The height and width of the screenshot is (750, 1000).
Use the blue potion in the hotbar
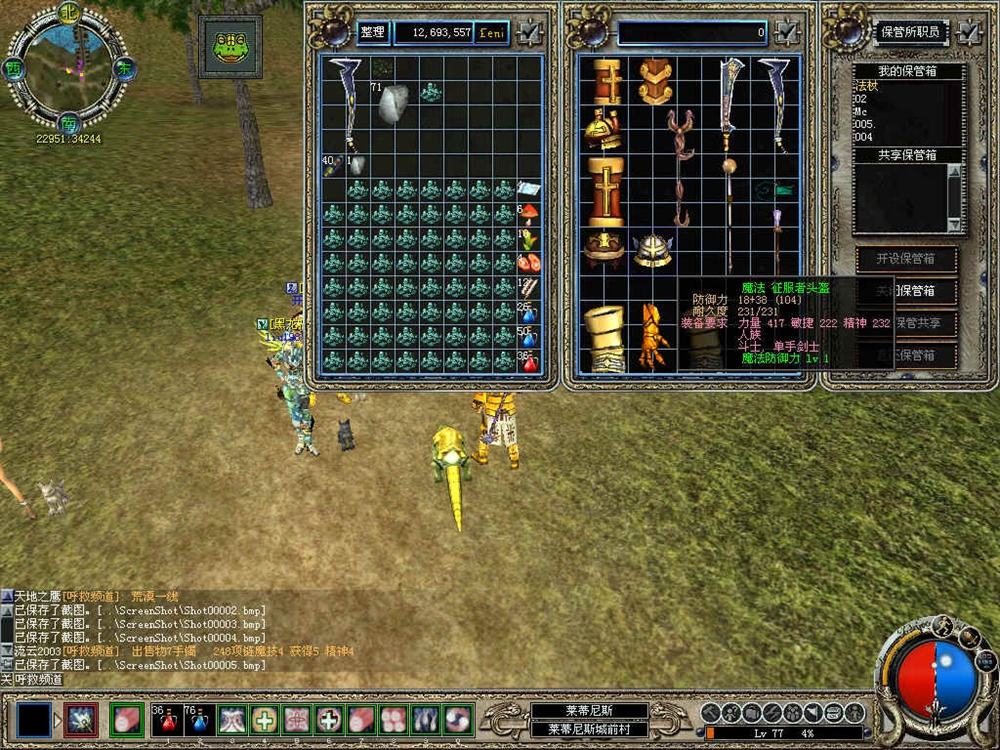pos(198,718)
